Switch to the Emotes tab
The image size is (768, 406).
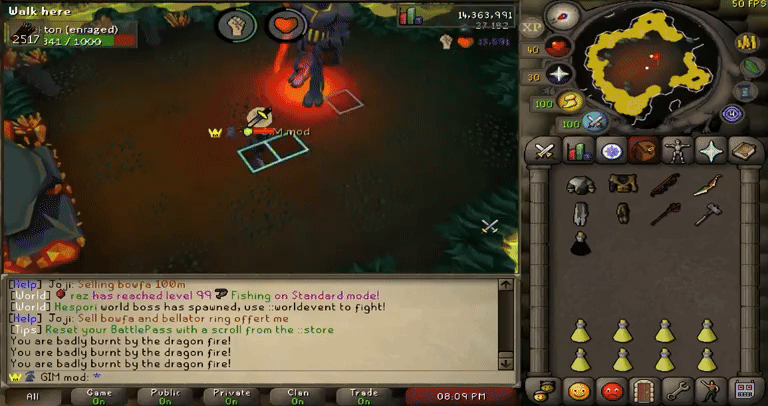pyautogui.click(x=710, y=389)
